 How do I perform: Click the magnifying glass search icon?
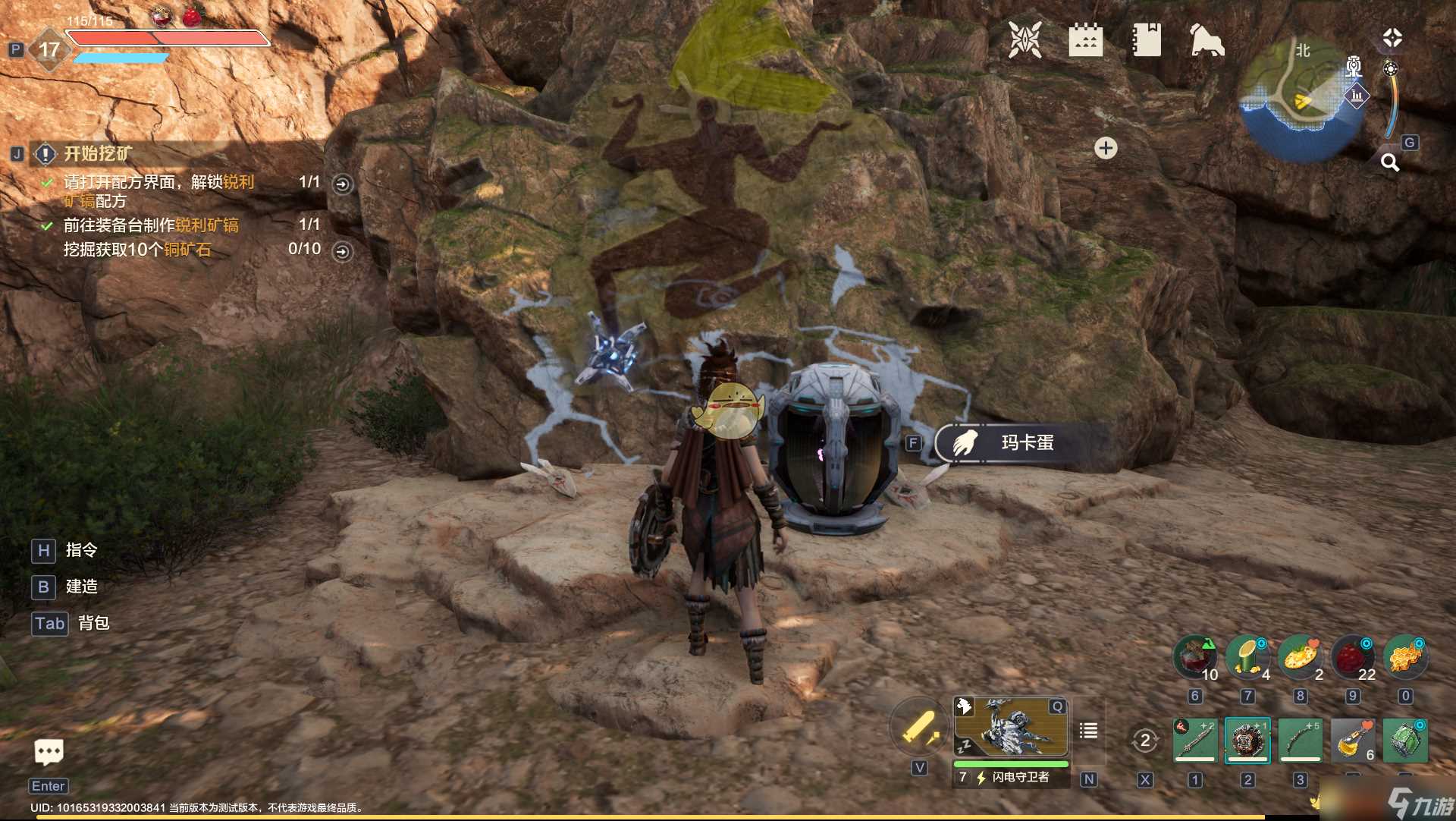click(x=1389, y=162)
